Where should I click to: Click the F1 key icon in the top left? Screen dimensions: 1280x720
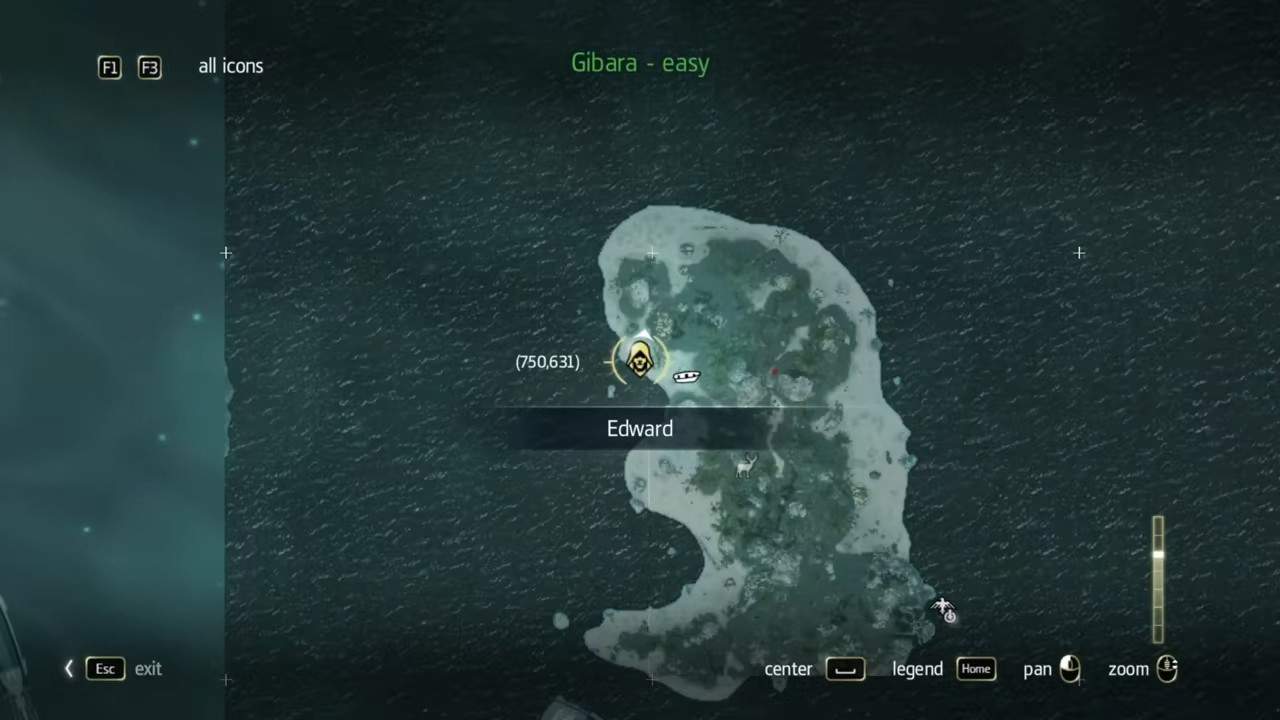click(109, 67)
